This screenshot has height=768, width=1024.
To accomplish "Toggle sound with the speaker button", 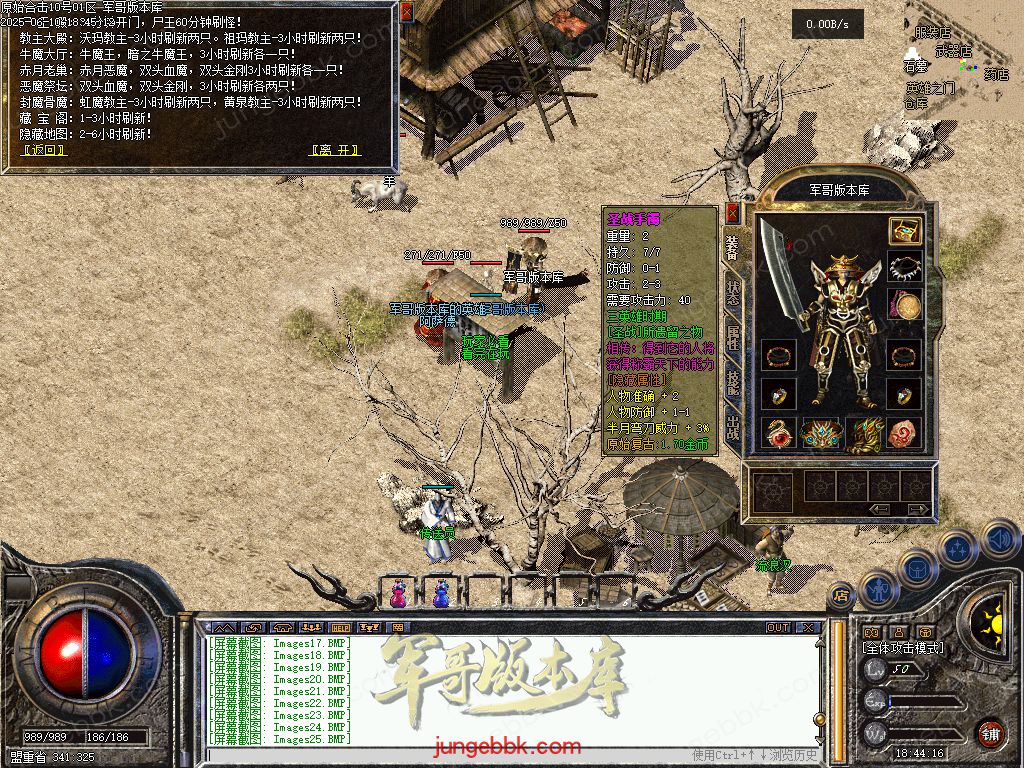I will pos(1001,541).
